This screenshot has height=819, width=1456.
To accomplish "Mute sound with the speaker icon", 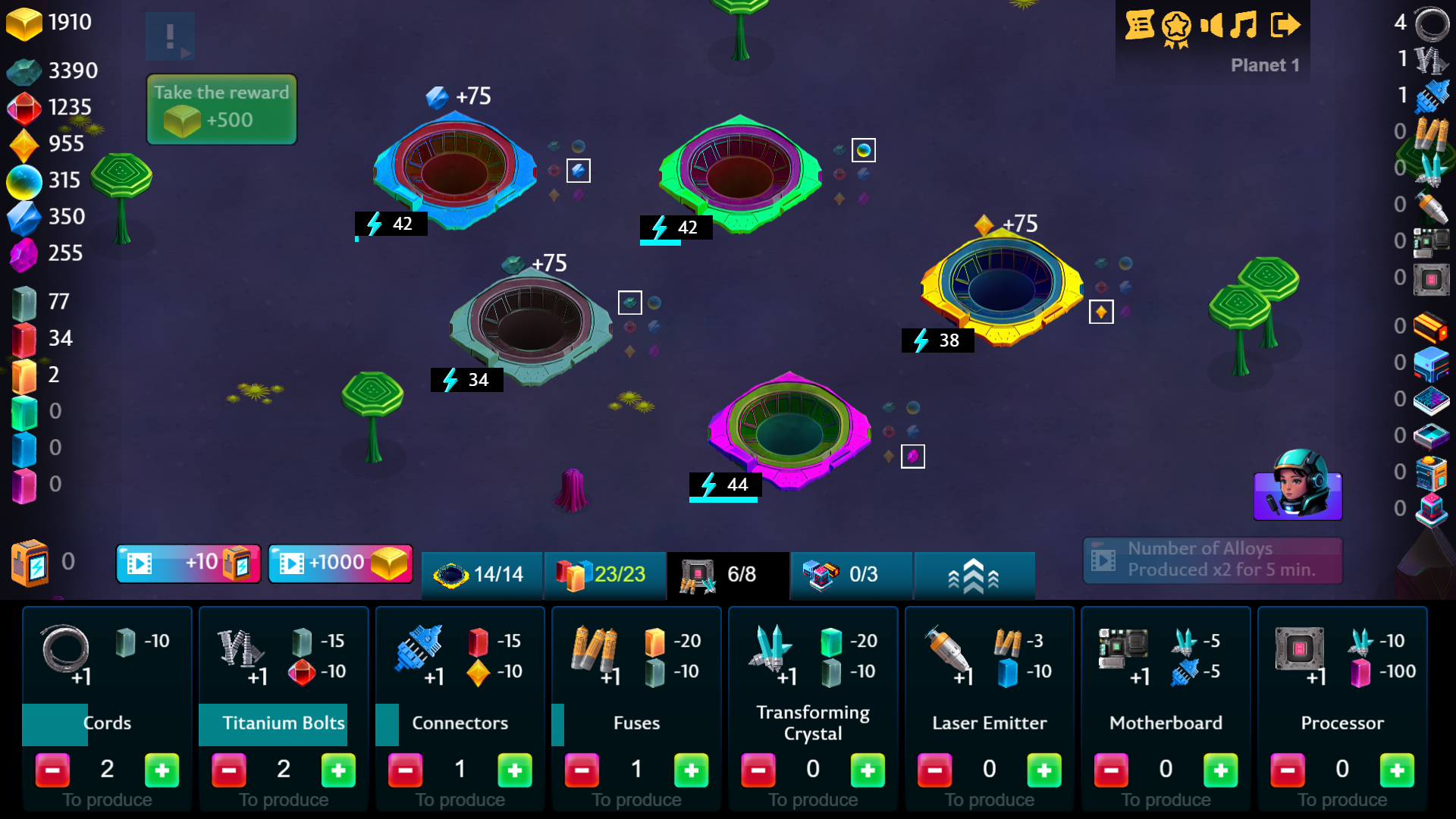I will pos(1213,24).
